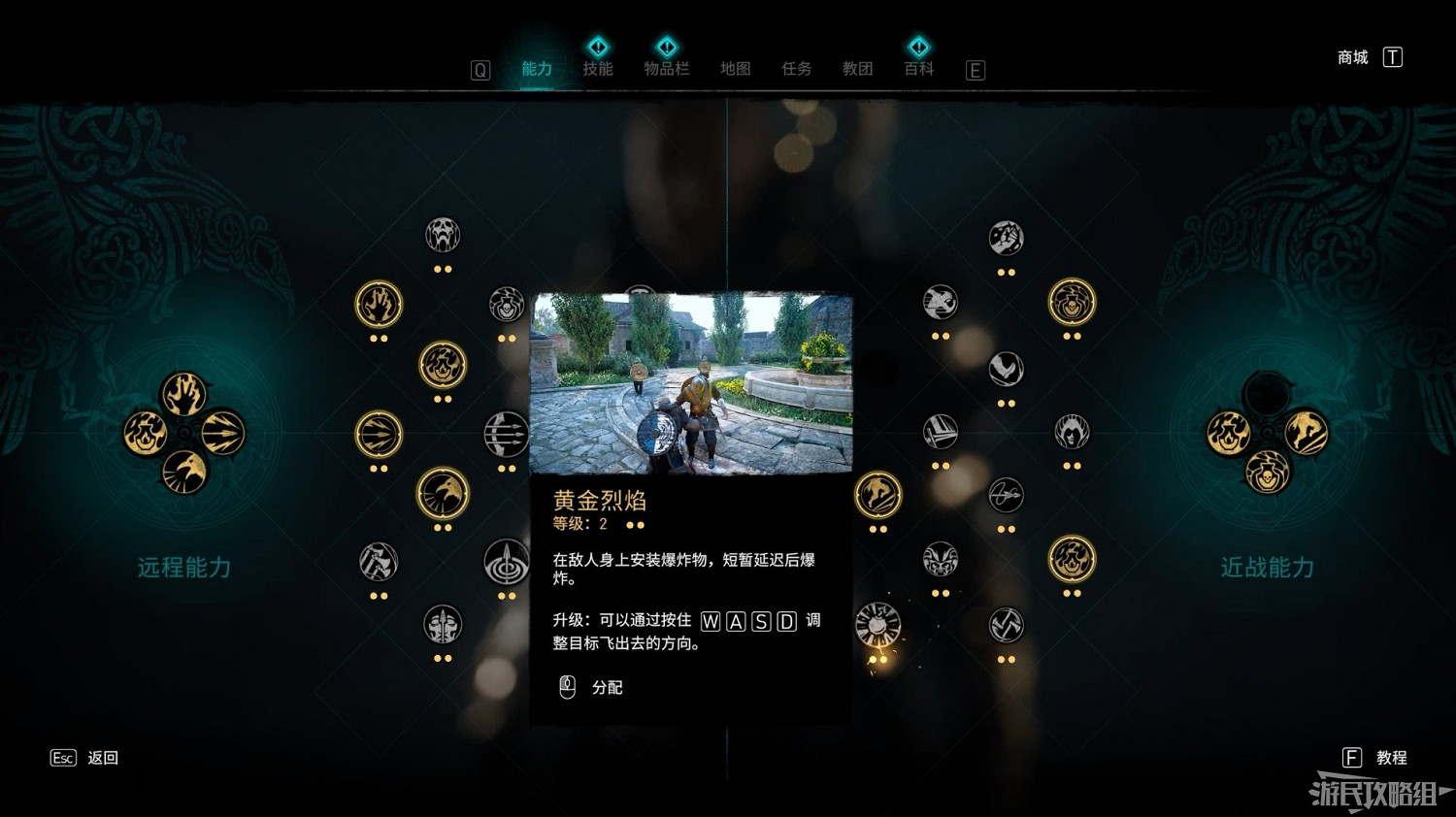
Task: Select the golden flame skull melee ability
Action: [x=1073, y=559]
